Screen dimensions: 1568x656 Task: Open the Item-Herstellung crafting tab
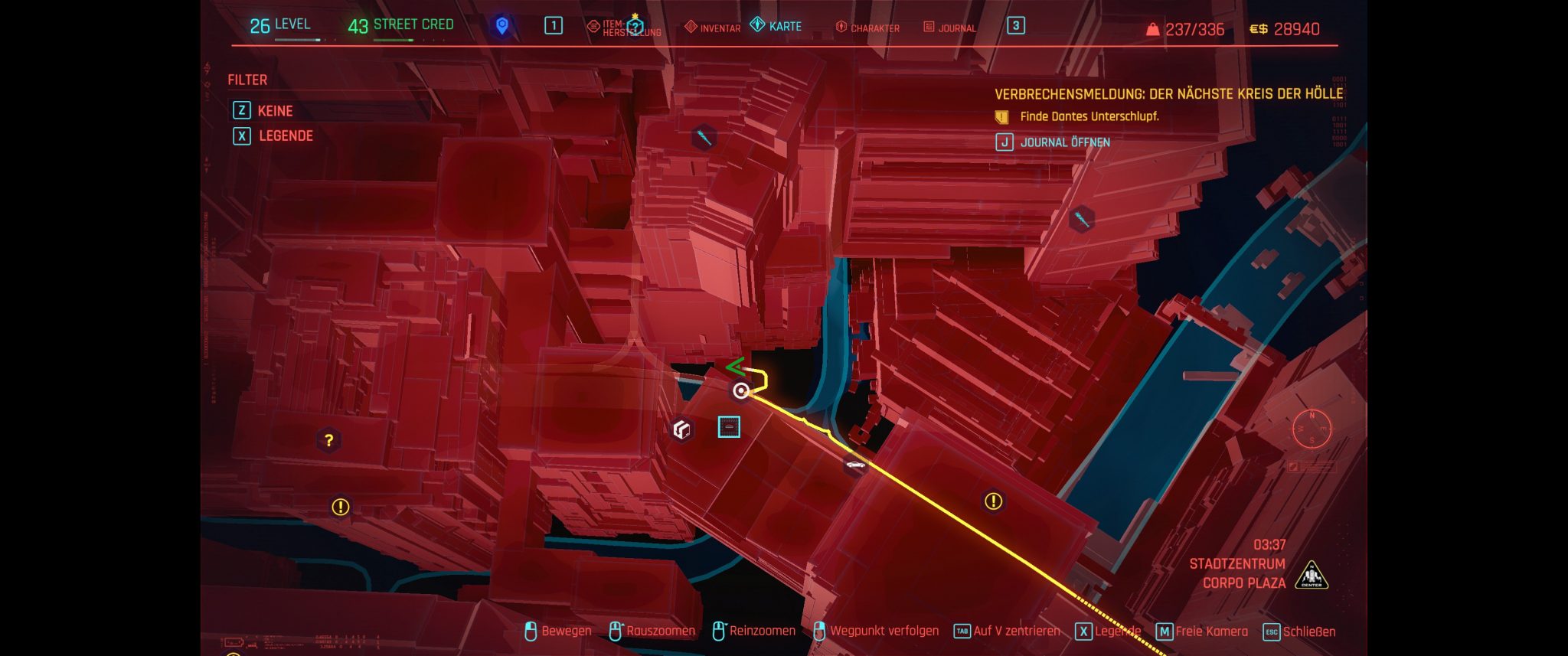pos(623,28)
